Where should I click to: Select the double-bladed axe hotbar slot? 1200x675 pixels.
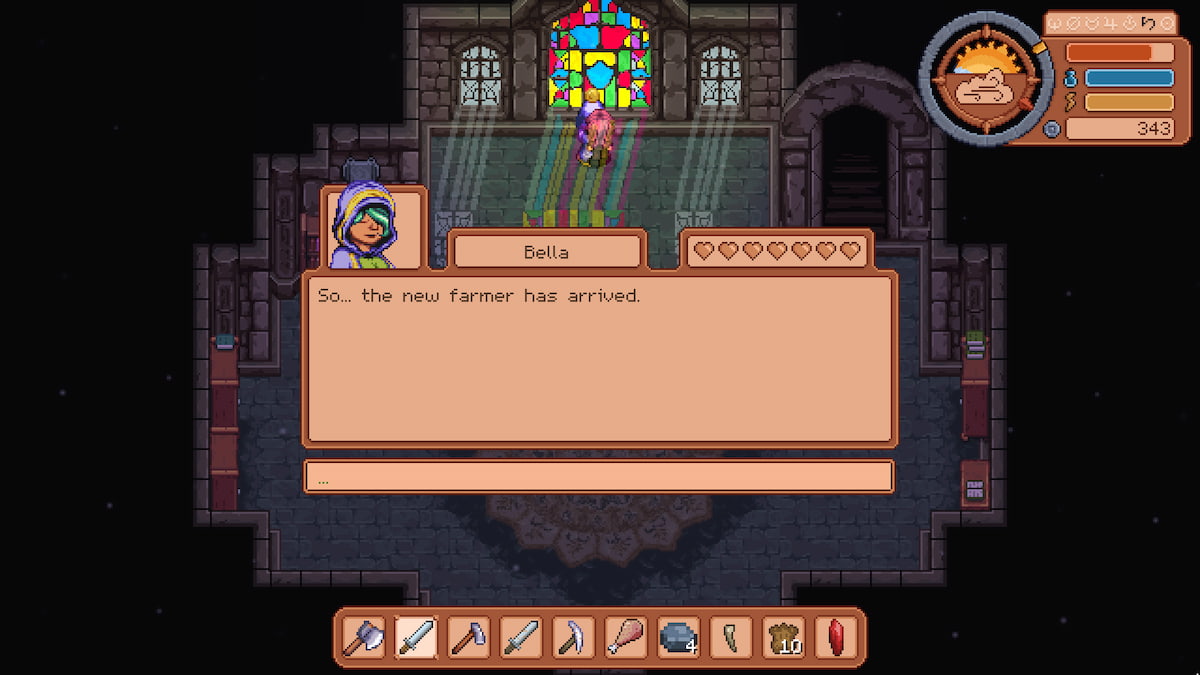tap(364, 637)
